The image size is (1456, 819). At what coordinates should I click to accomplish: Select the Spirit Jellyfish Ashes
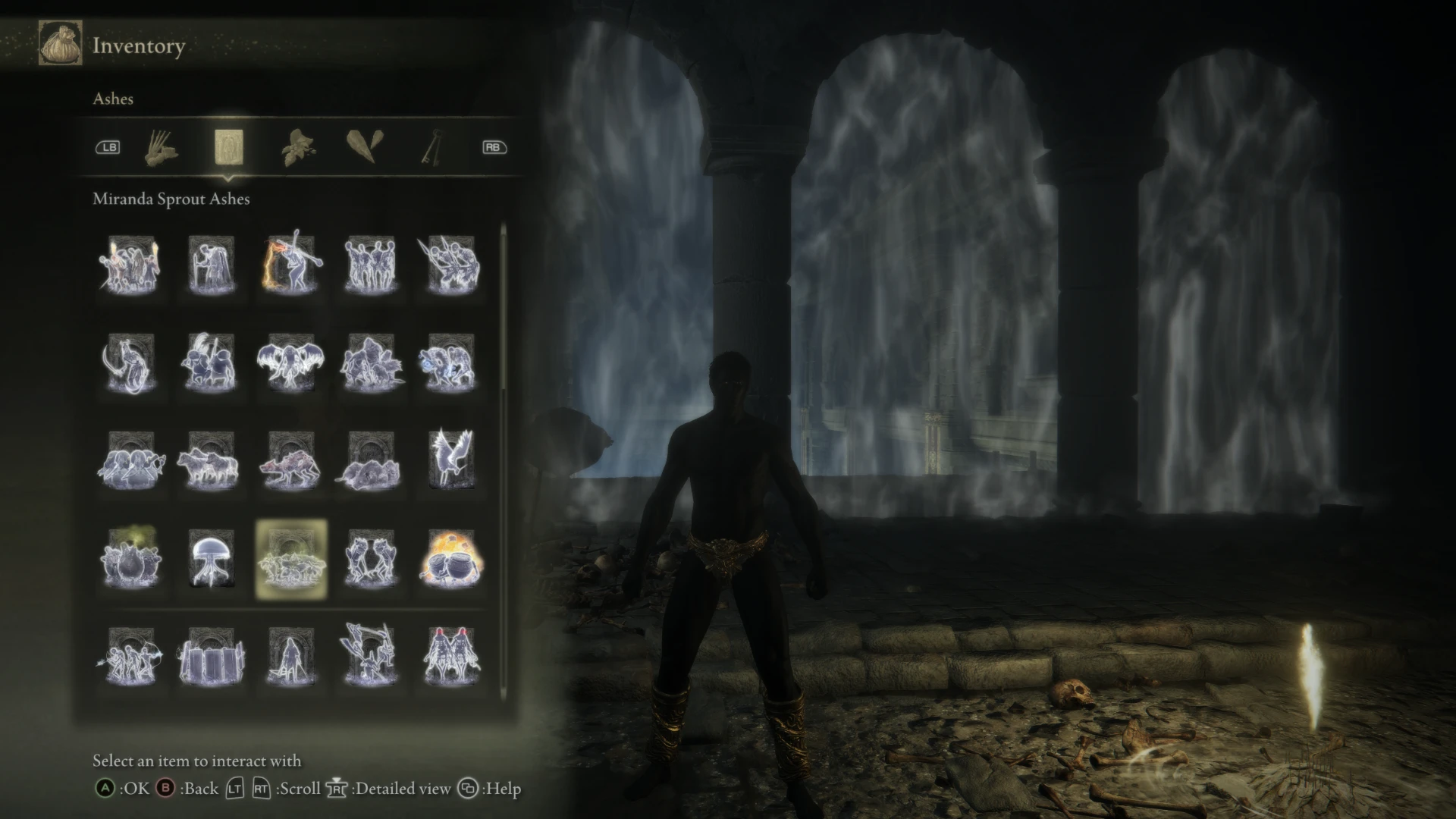pyautogui.click(x=212, y=561)
